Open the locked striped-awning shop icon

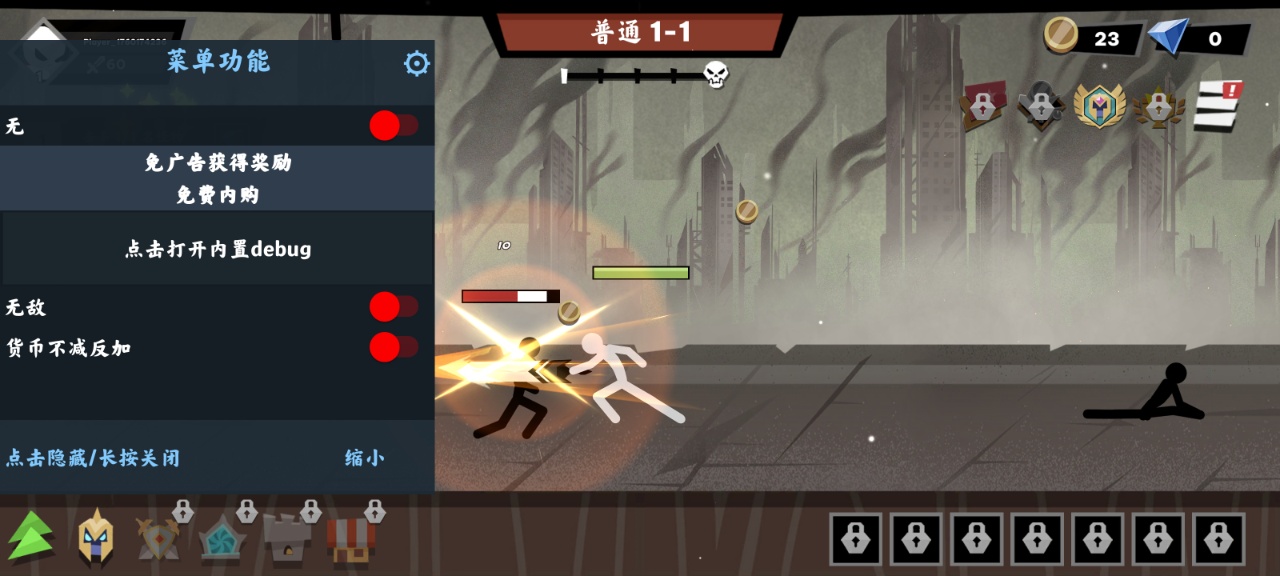(x=351, y=538)
